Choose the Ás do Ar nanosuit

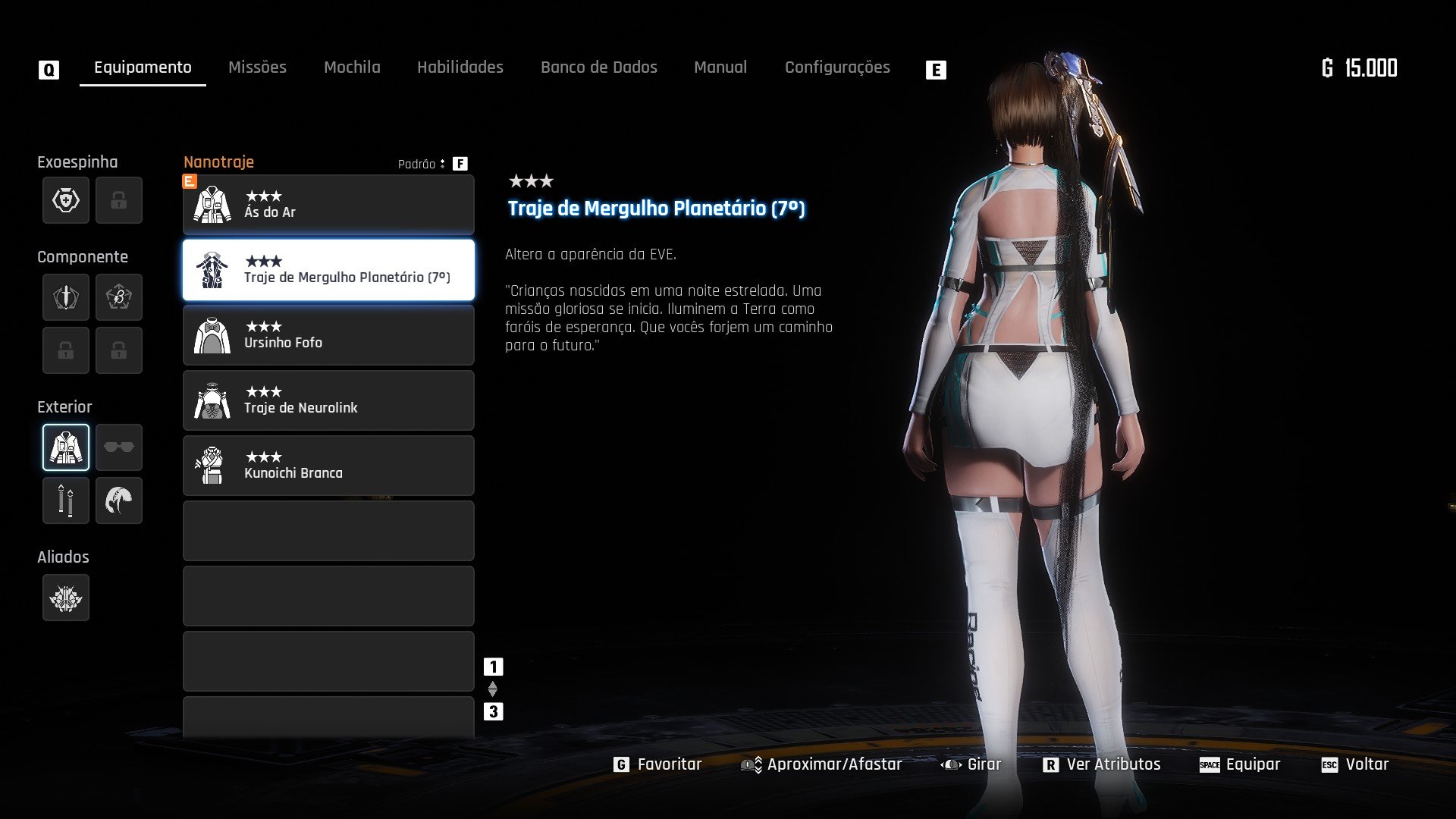tap(328, 205)
